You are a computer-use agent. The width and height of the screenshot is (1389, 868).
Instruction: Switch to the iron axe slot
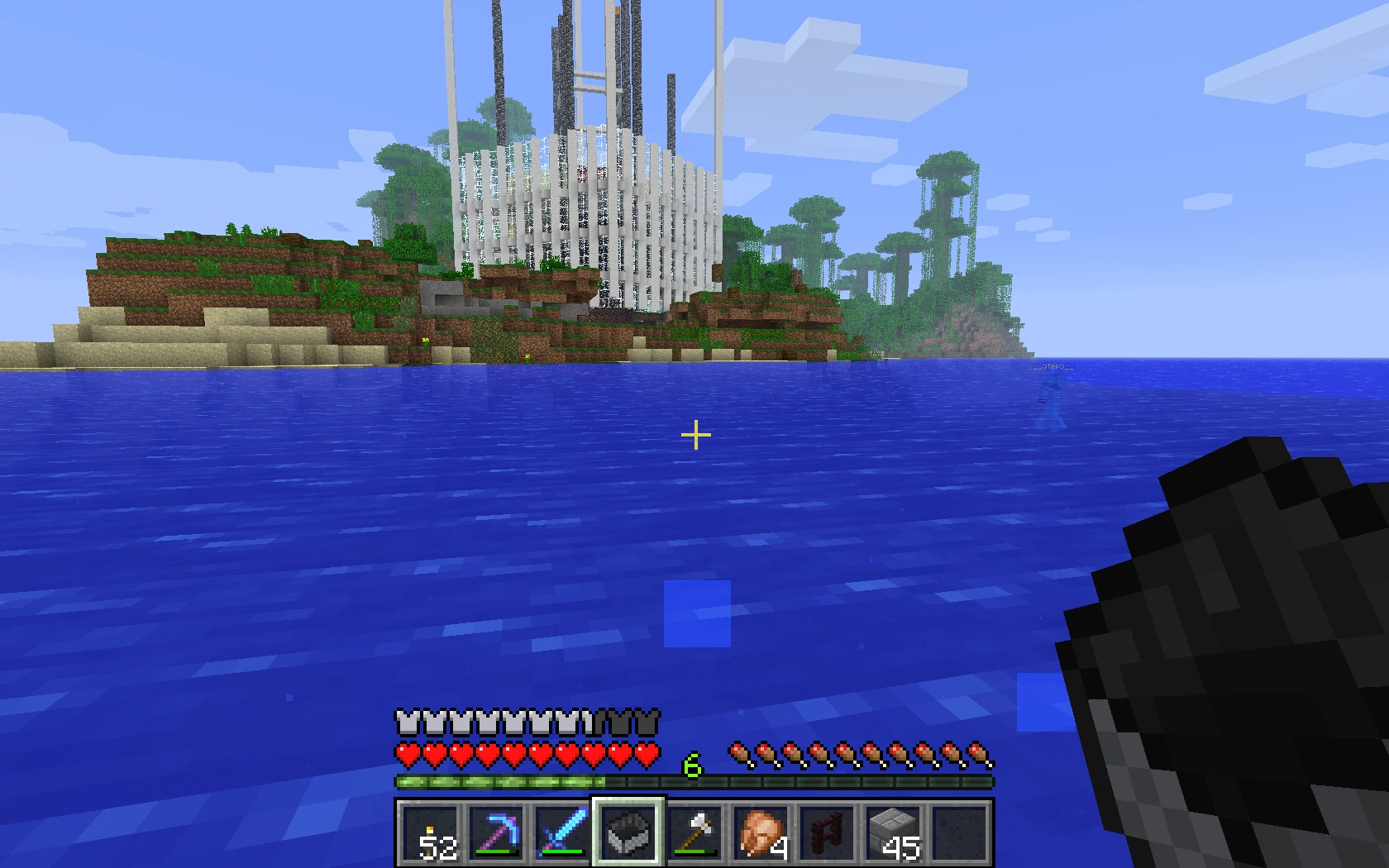[694, 832]
